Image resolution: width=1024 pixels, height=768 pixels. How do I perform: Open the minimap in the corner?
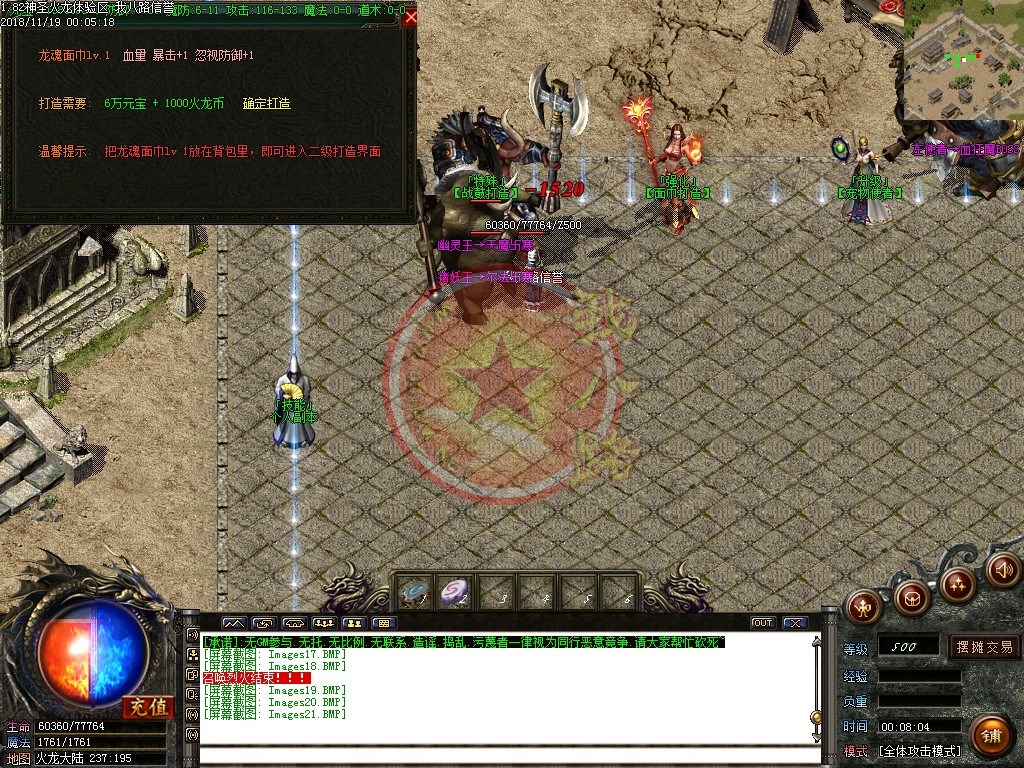963,60
